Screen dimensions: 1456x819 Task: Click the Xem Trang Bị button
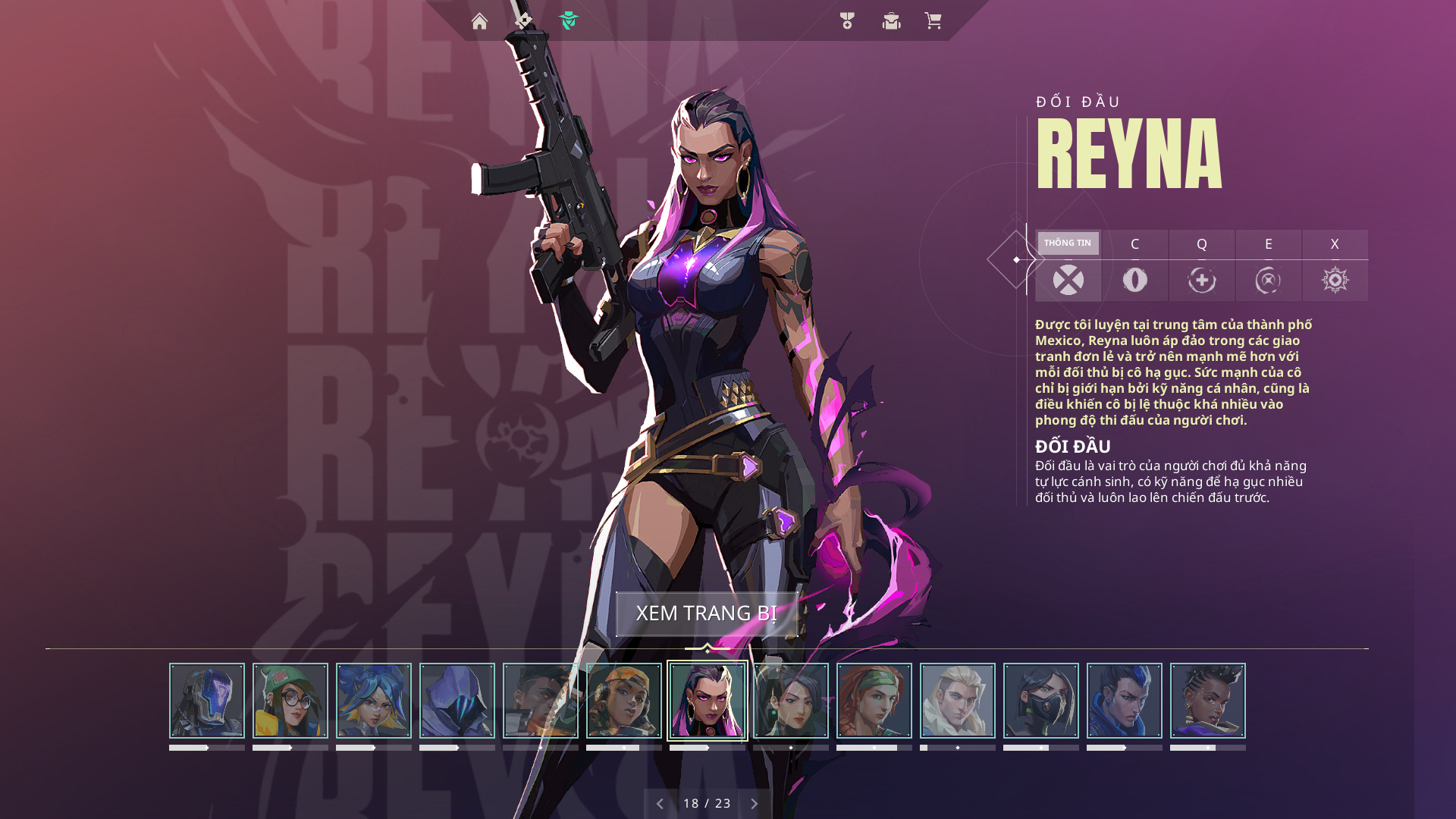tap(706, 613)
